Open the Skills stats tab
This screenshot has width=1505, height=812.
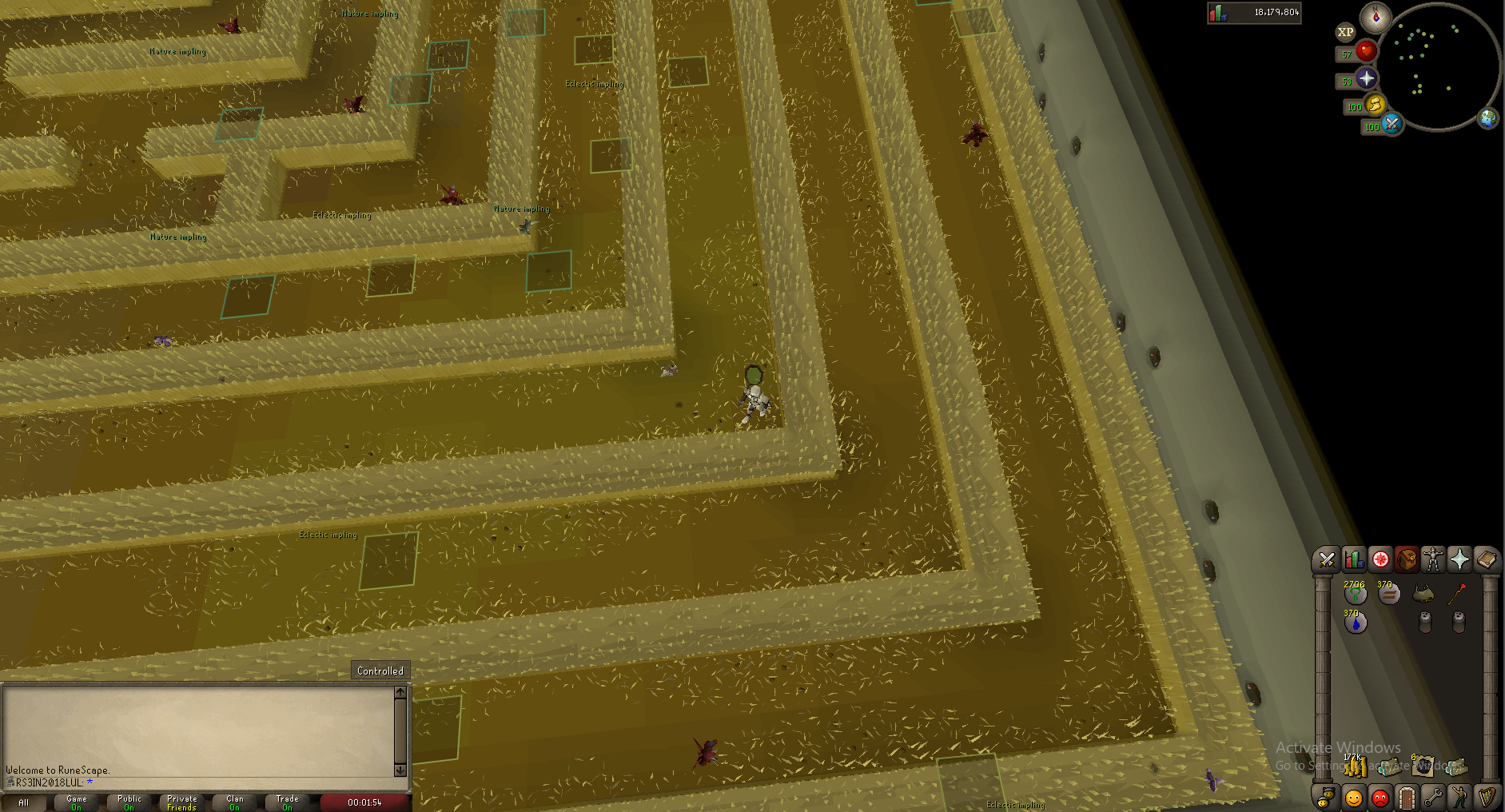tap(1352, 559)
